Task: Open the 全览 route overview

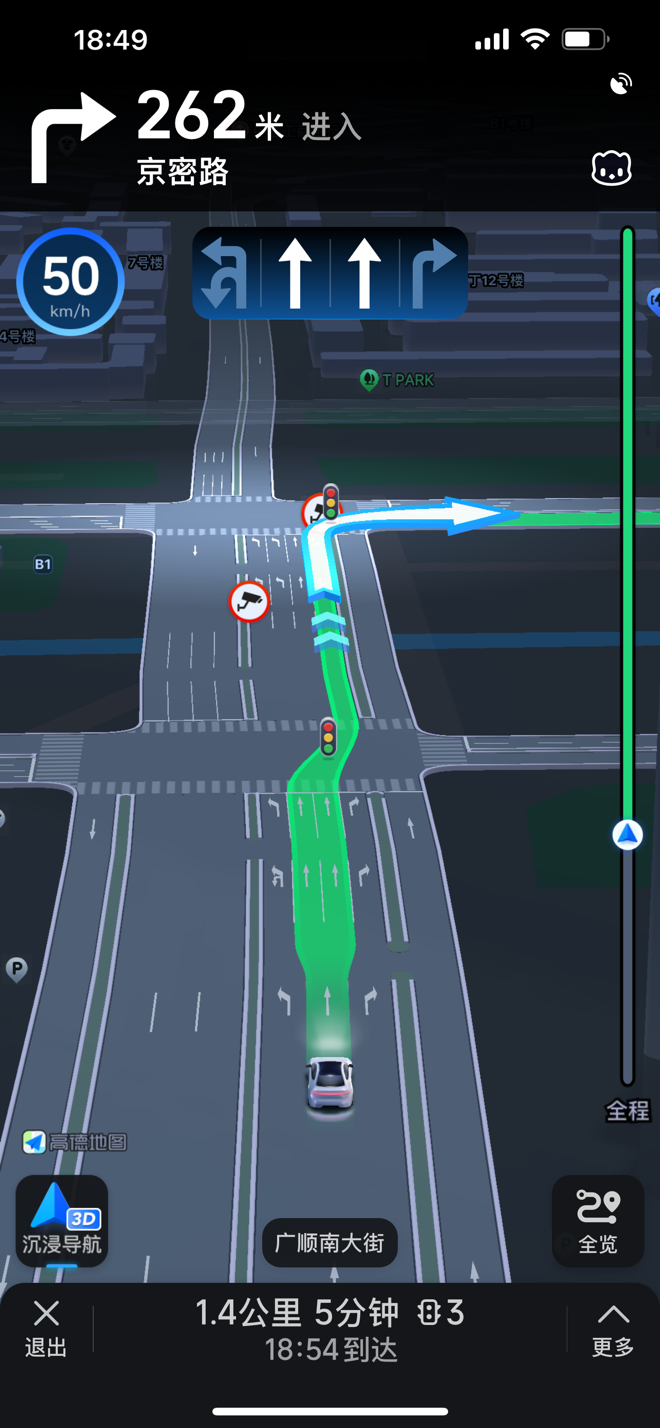Action: point(598,1221)
